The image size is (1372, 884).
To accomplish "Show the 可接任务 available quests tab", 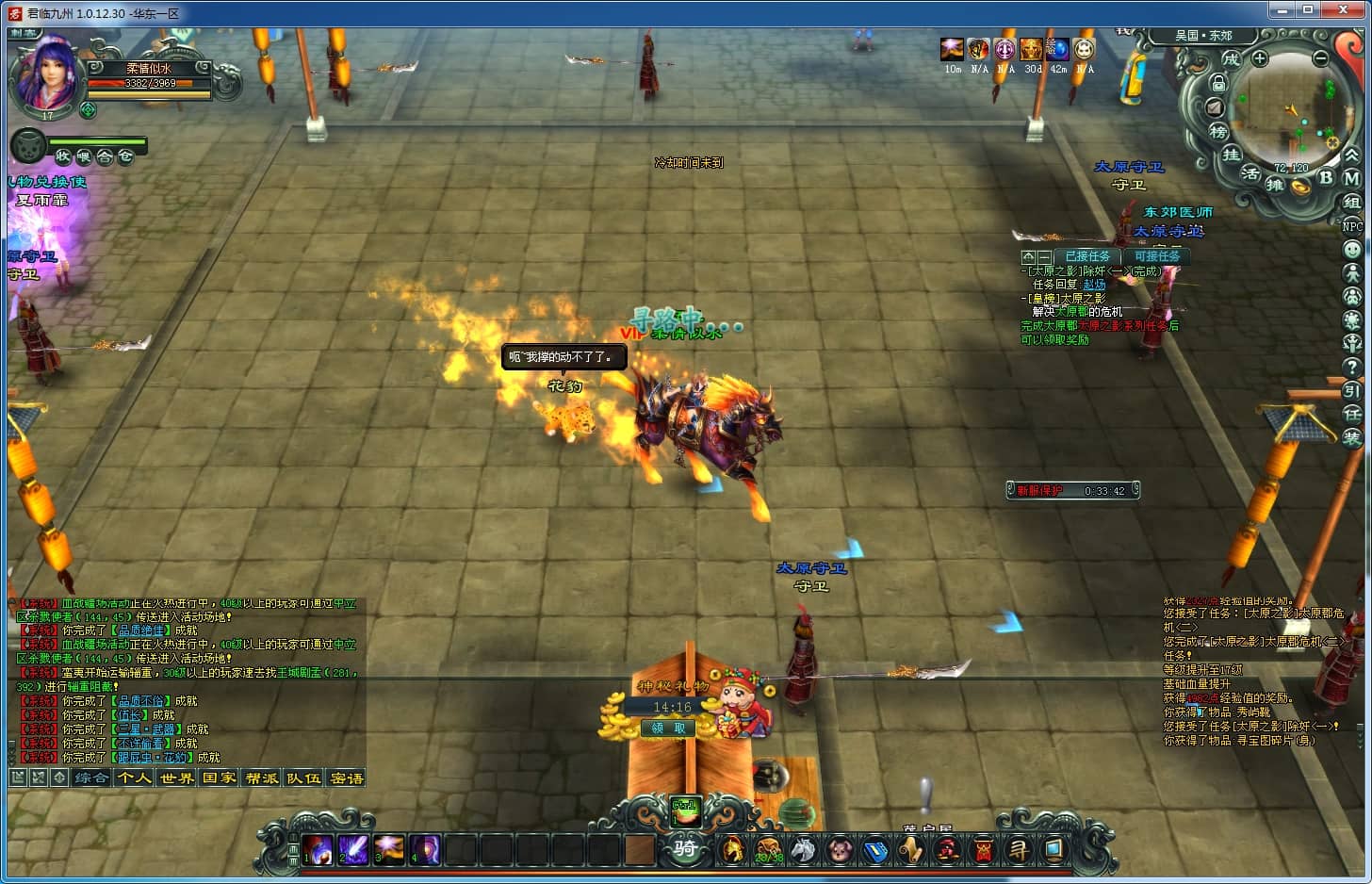I will coord(1156,256).
